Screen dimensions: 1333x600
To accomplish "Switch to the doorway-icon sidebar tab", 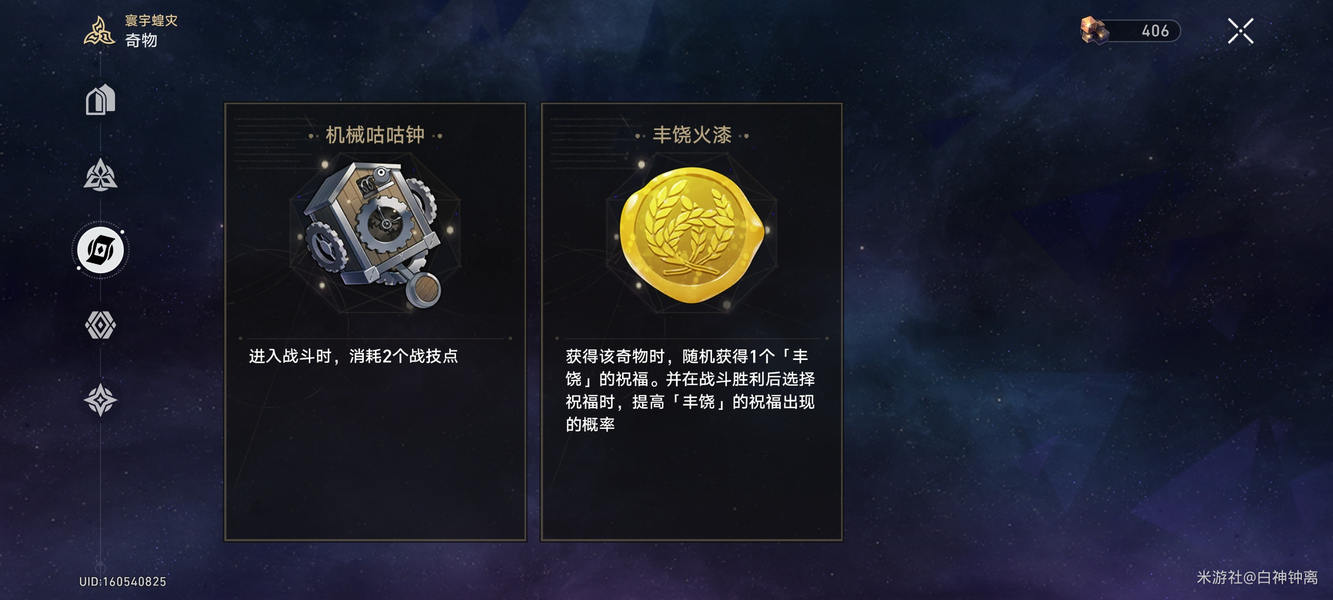I will click(100, 100).
